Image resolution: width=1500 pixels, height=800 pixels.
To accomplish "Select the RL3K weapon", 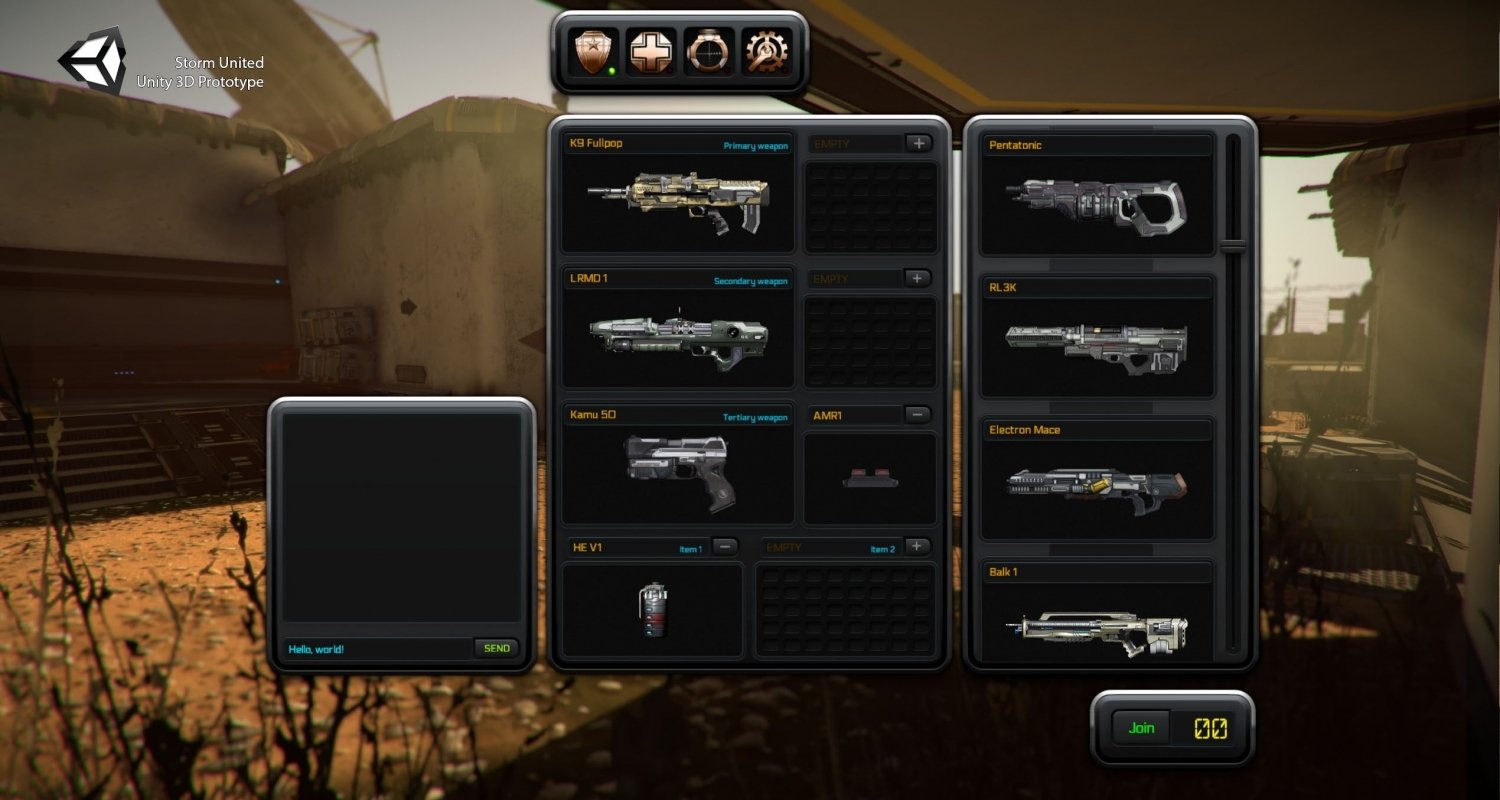I will point(1096,345).
